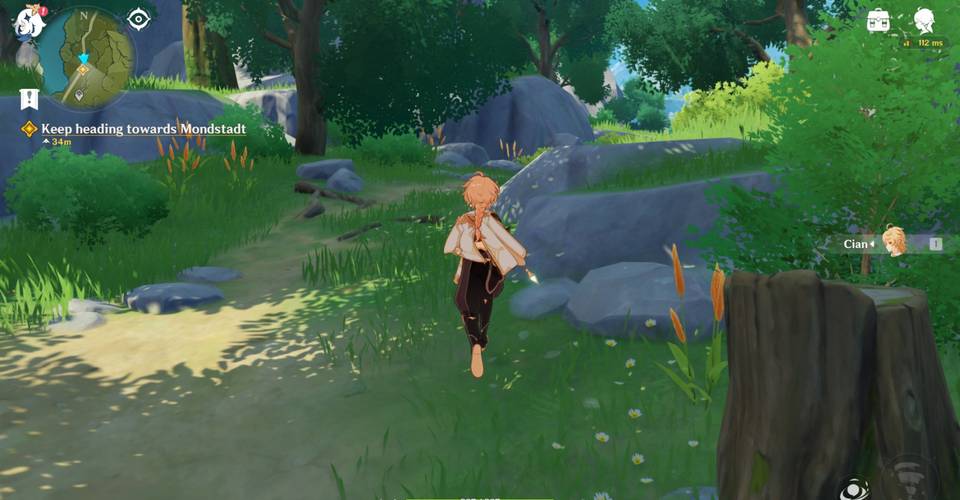This screenshot has width=960, height=500.
Task: Select the 'Keep heading towards Mondstadt' objective
Action: click(141, 129)
